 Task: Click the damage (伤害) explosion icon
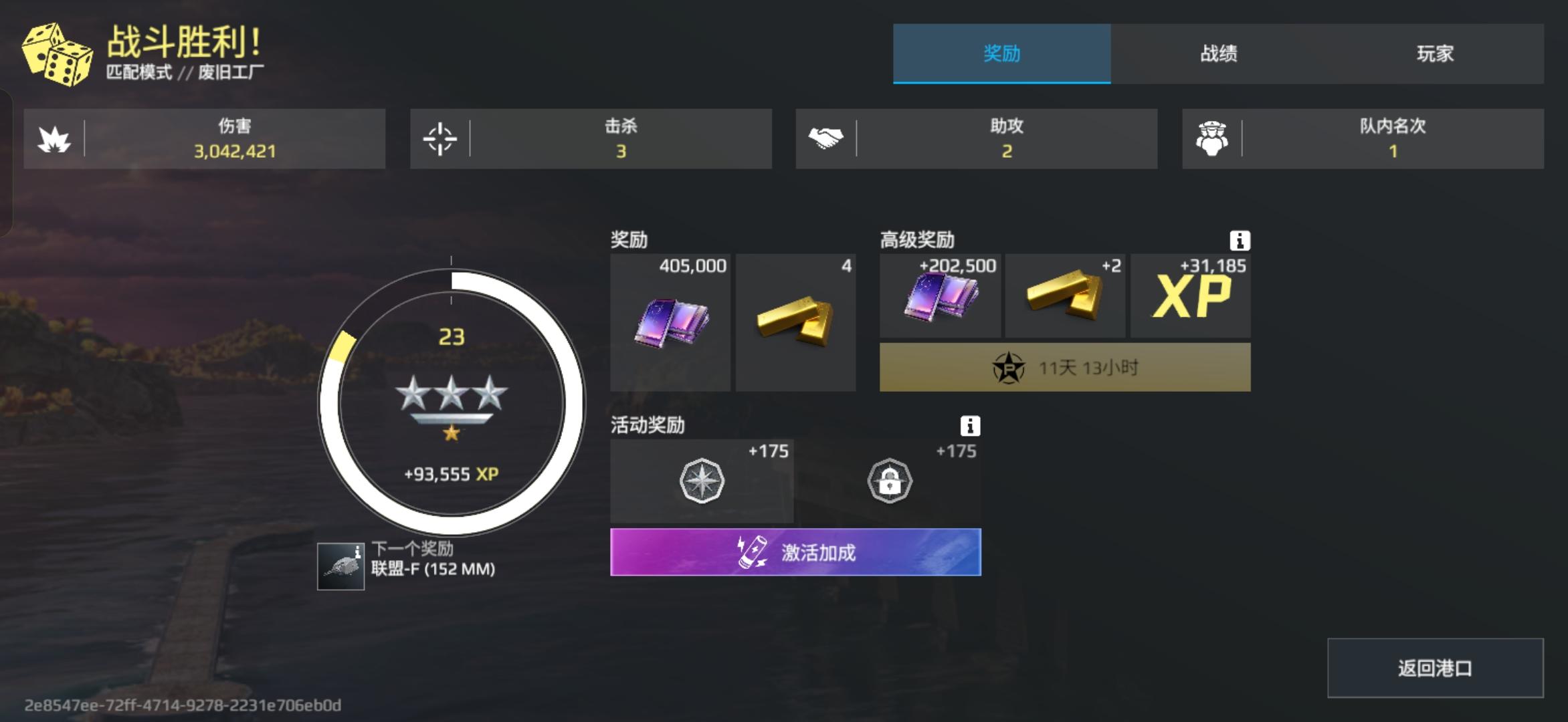(x=57, y=138)
